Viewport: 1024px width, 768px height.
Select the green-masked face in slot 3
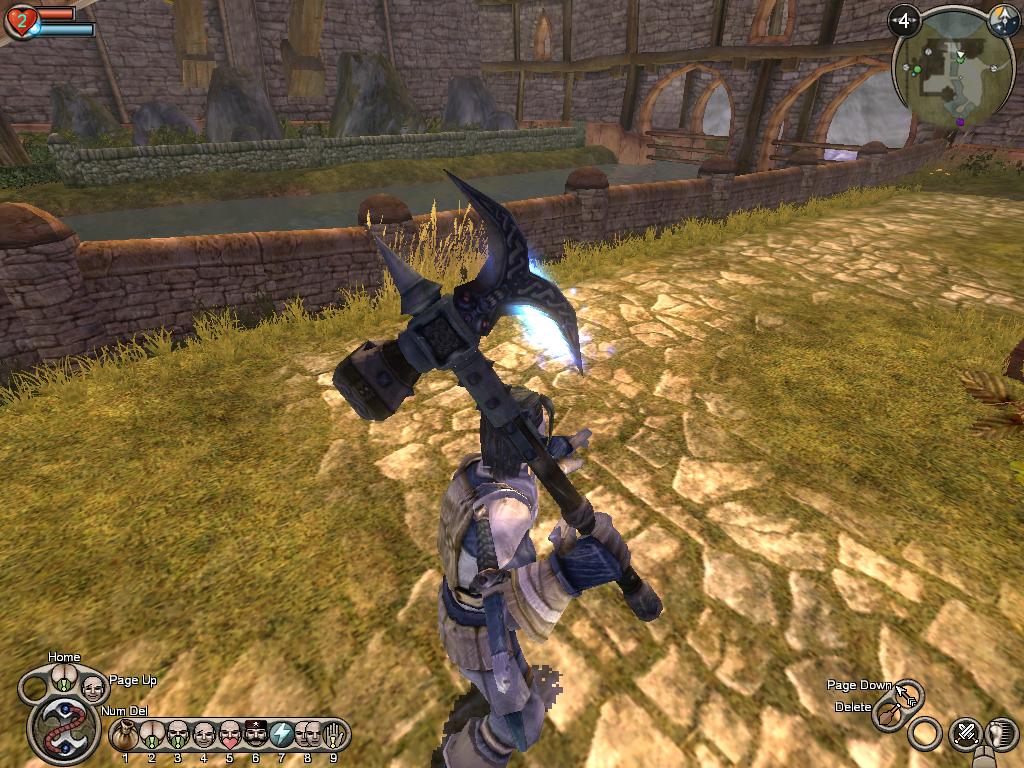point(178,736)
